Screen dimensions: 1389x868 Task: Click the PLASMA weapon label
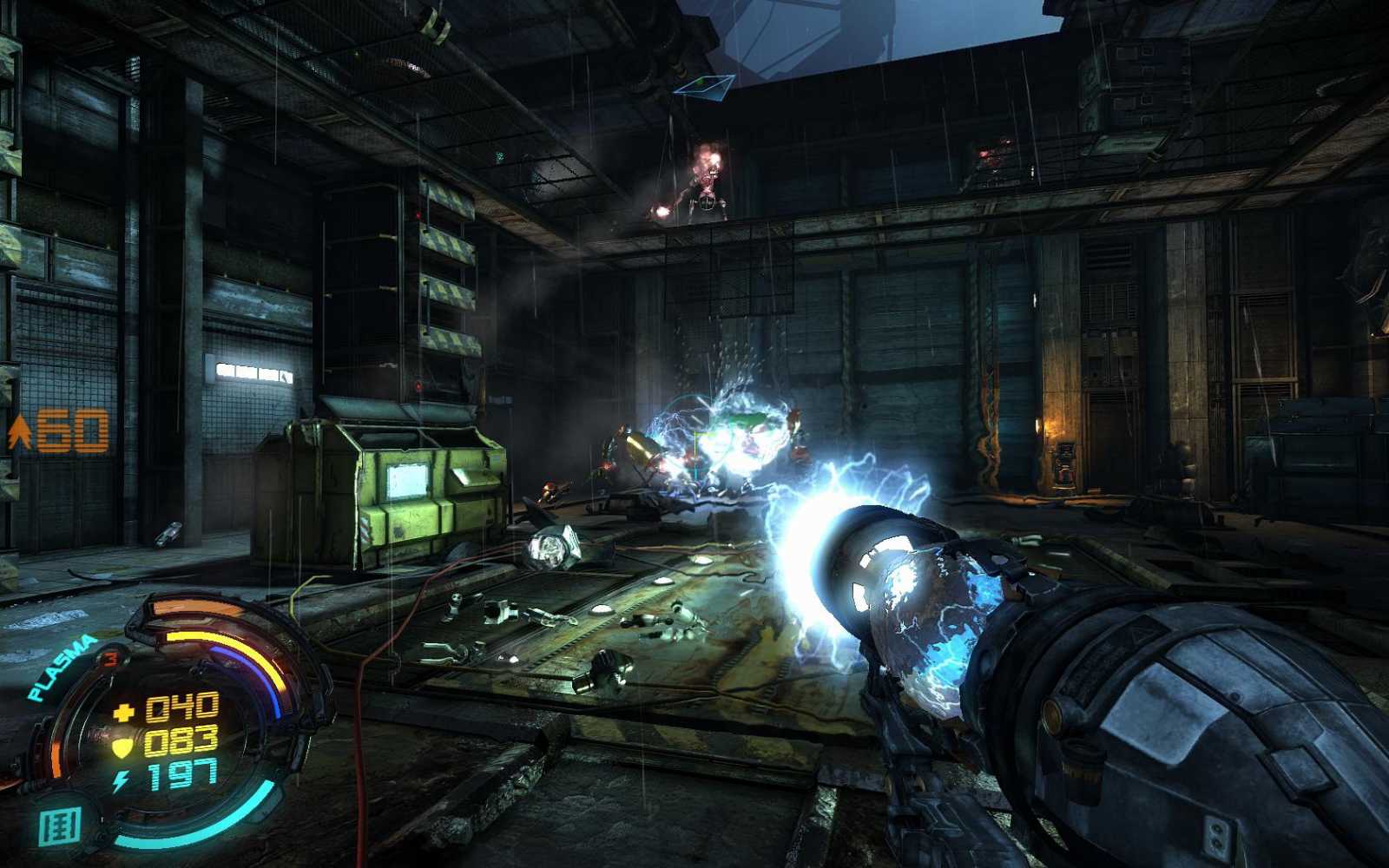click(63, 667)
